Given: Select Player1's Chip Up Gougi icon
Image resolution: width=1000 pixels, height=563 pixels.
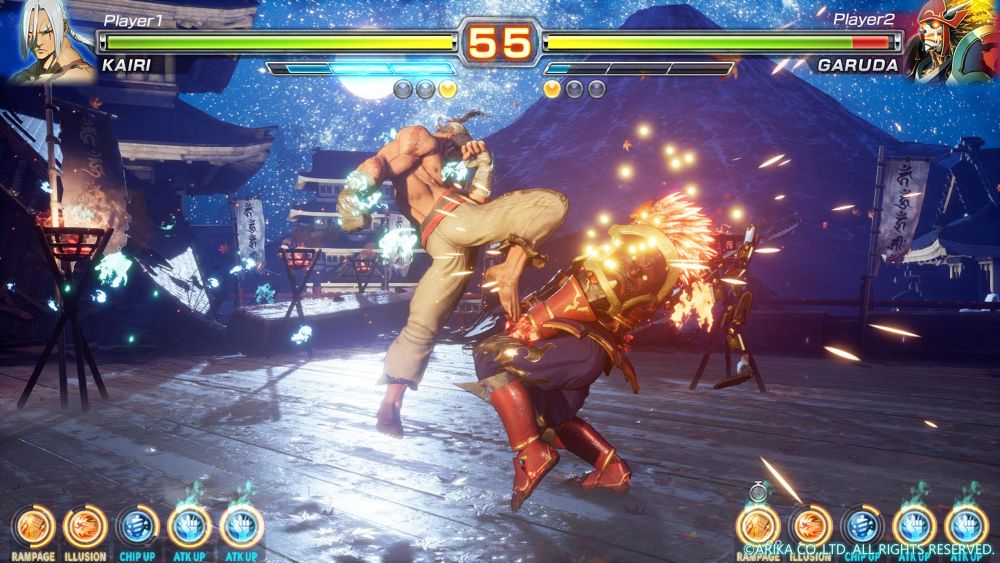Looking at the screenshot, I should tap(137, 525).
